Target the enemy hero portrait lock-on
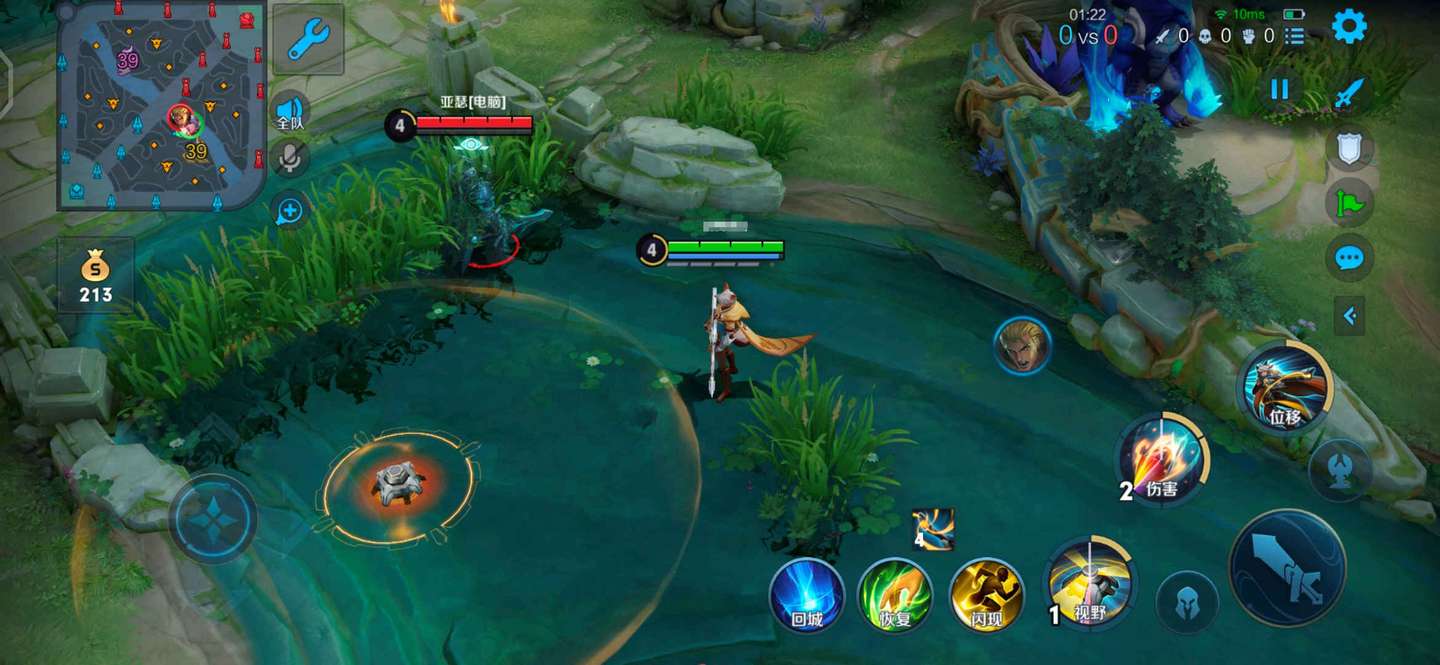The image size is (1440, 665). [x=1022, y=345]
